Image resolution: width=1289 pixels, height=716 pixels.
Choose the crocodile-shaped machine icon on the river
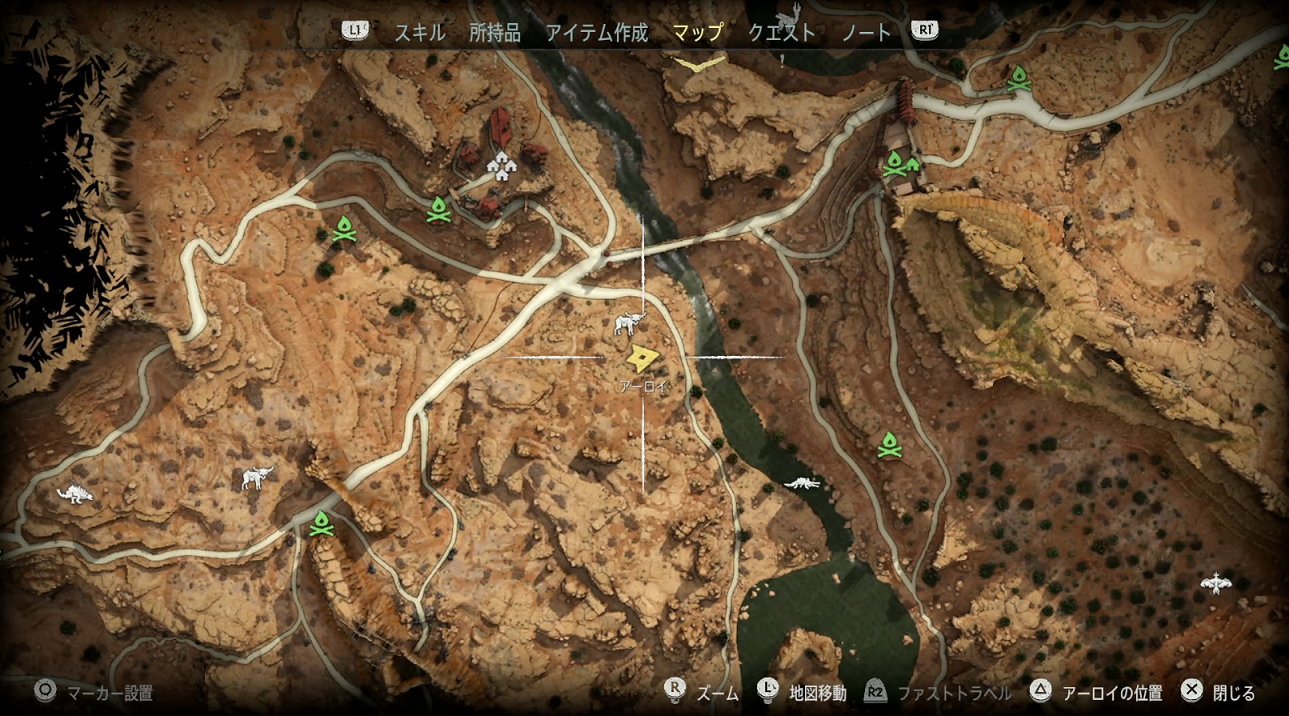(x=802, y=484)
